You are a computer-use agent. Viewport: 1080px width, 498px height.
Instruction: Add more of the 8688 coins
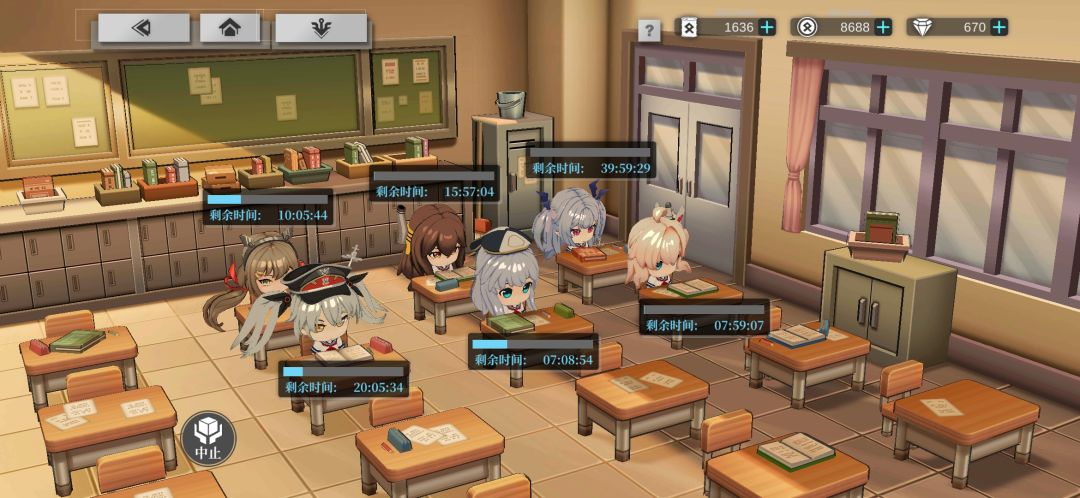click(x=883, y=27)
